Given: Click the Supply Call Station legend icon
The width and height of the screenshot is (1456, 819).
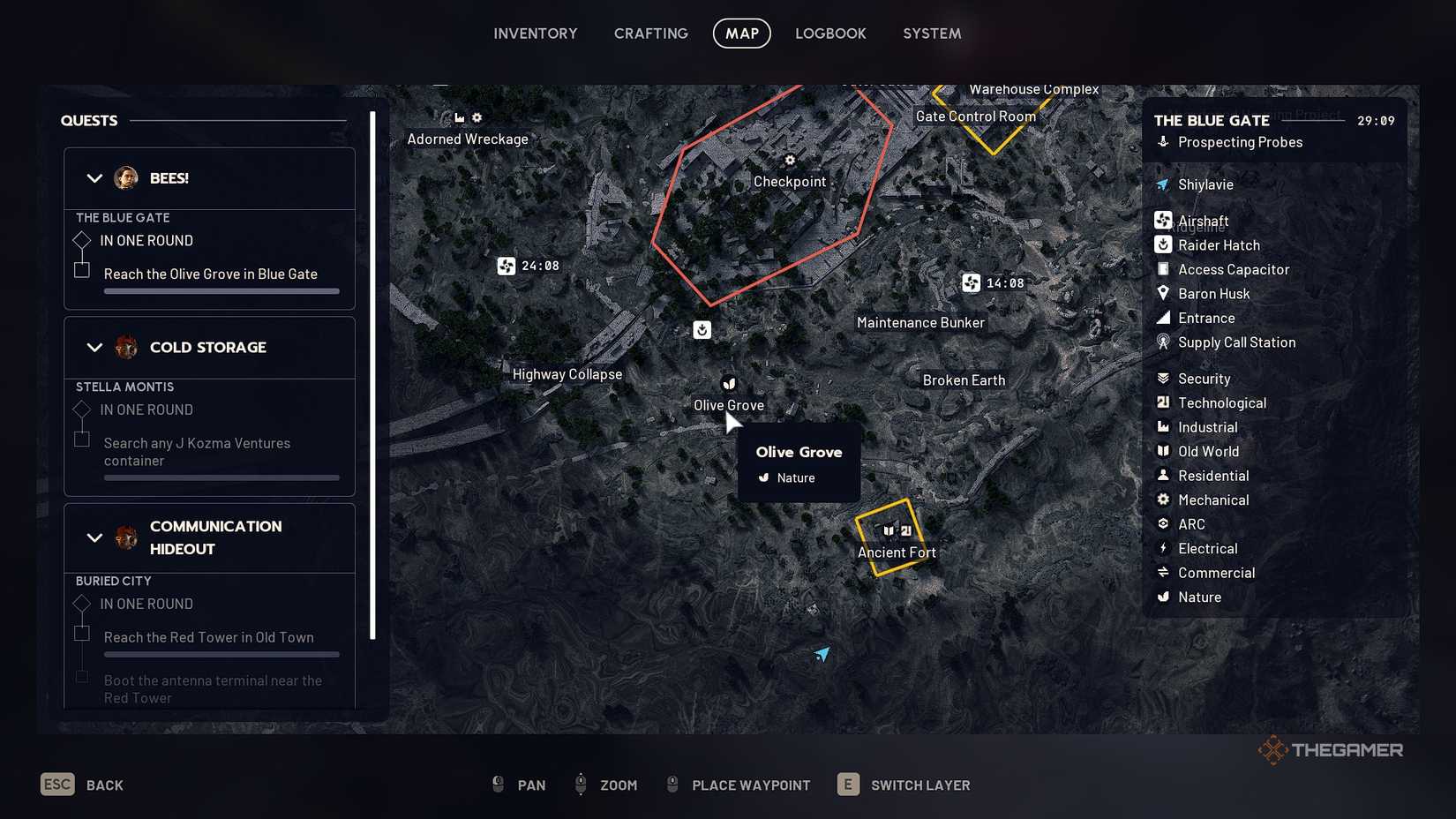Looking at the screenshot, I should [1163, 342].
